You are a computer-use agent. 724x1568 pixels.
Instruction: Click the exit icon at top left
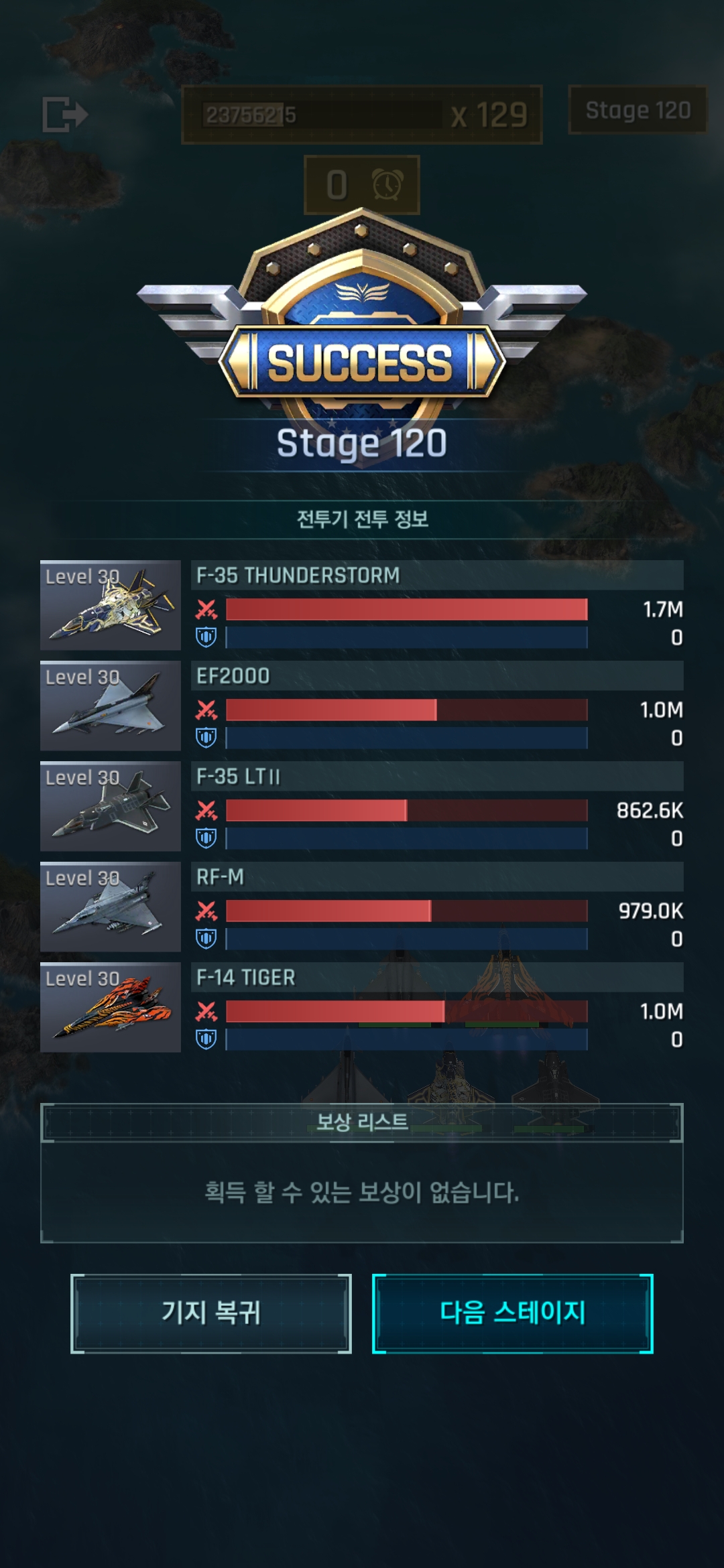point(65,114)
